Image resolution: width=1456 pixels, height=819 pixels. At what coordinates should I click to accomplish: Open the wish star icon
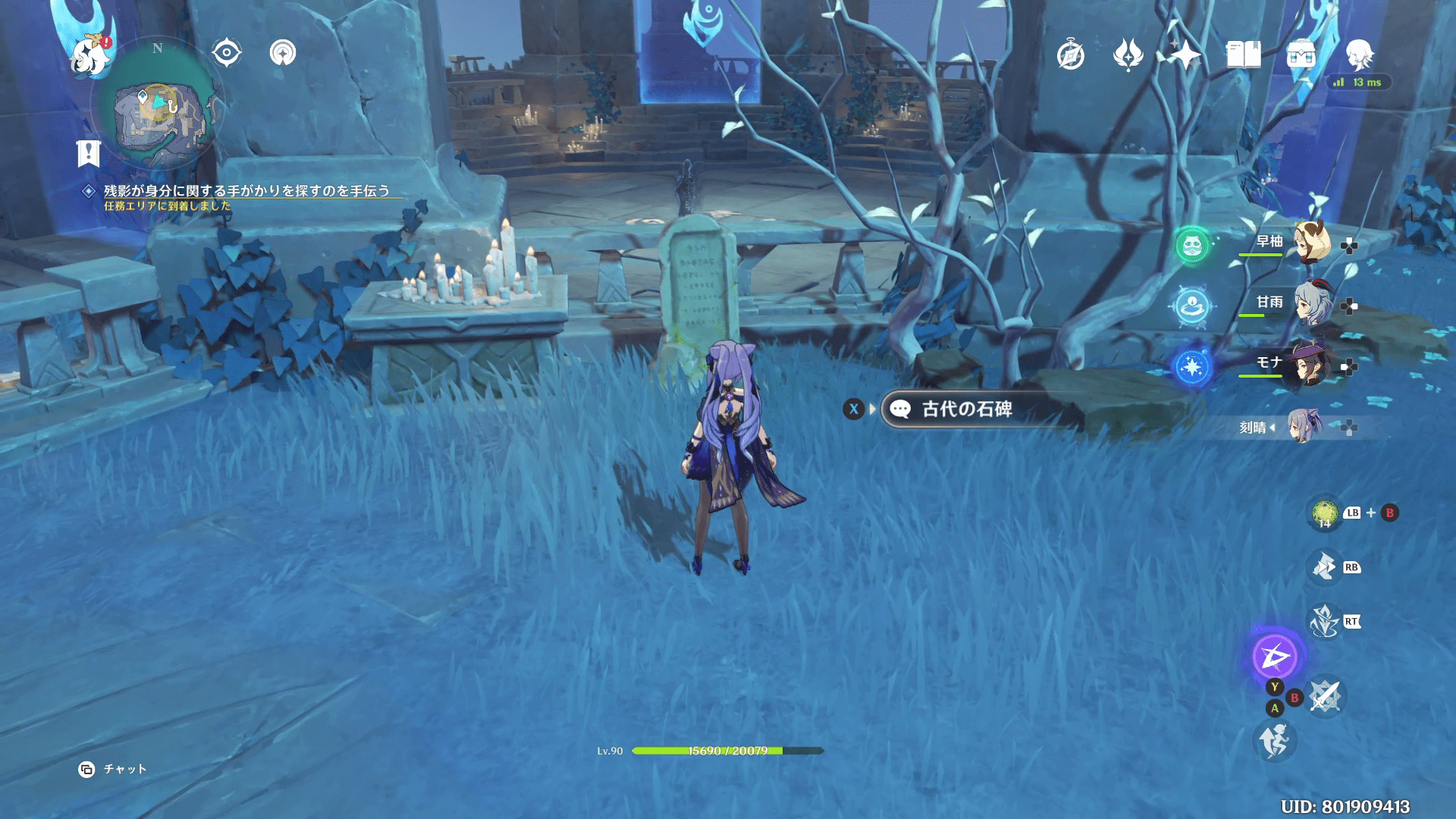coord(1185,55)
